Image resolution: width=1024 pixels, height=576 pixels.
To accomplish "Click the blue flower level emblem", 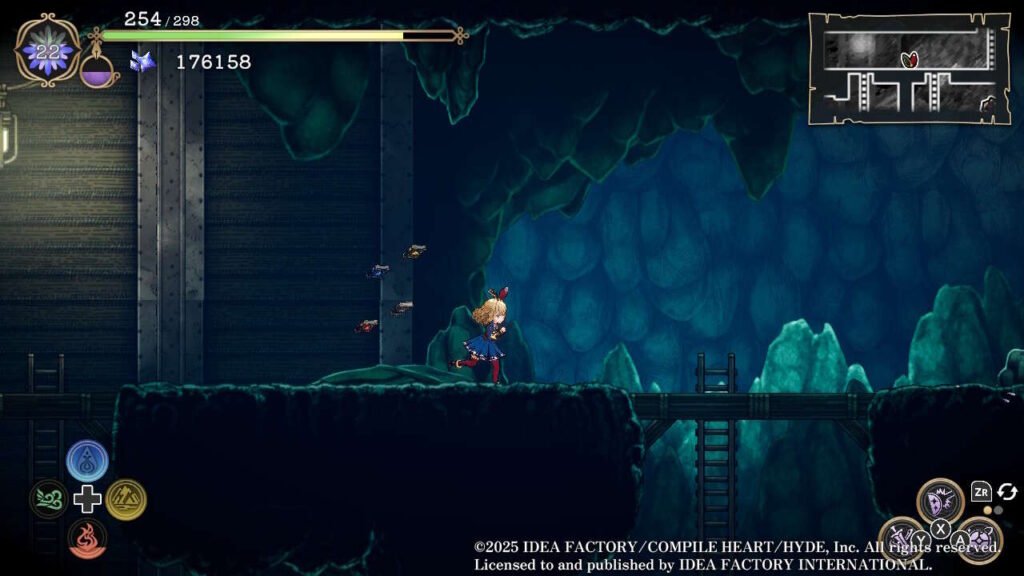I will [x=47, y=51].
